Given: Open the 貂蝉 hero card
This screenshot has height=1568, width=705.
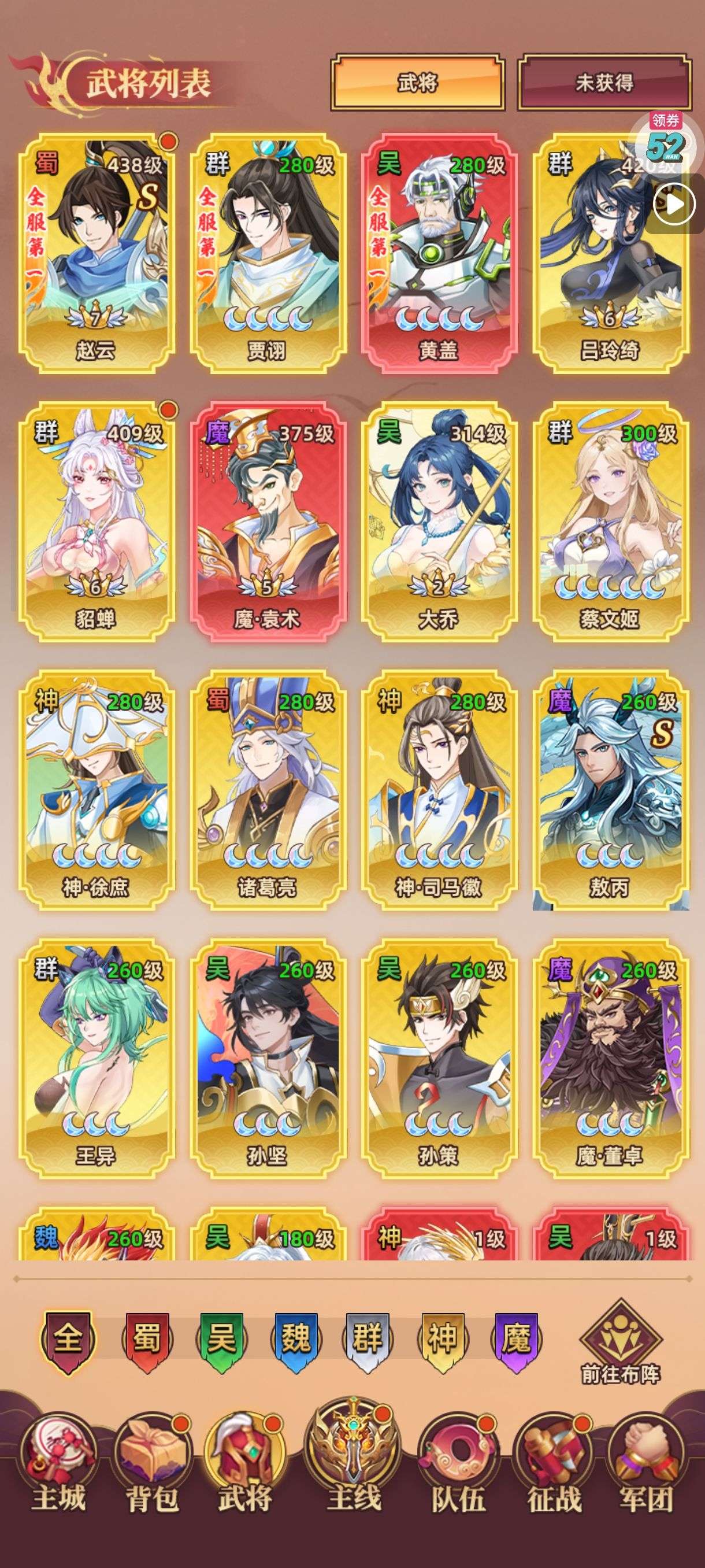Looking at the screenshot, I should pyautogui.click(x=96, y=521).
